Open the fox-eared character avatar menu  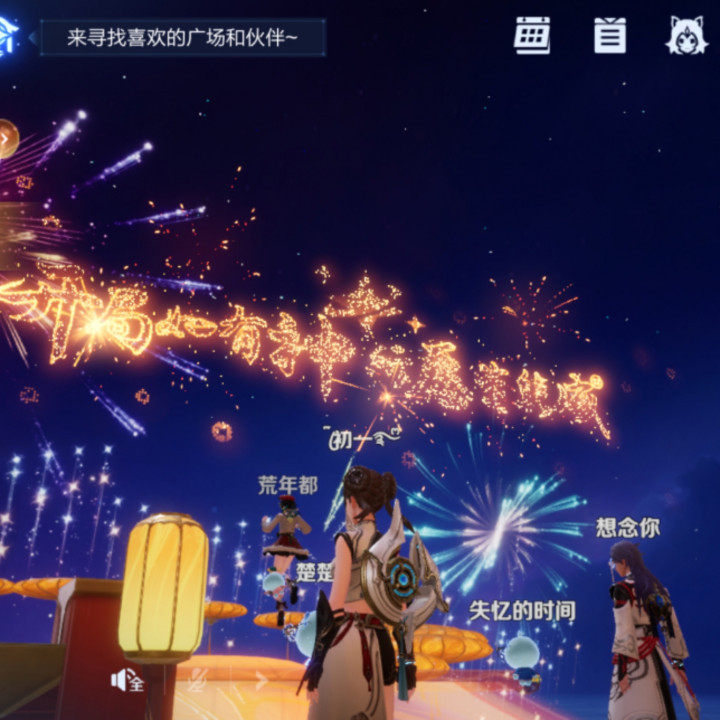click(x=687, y=36)
